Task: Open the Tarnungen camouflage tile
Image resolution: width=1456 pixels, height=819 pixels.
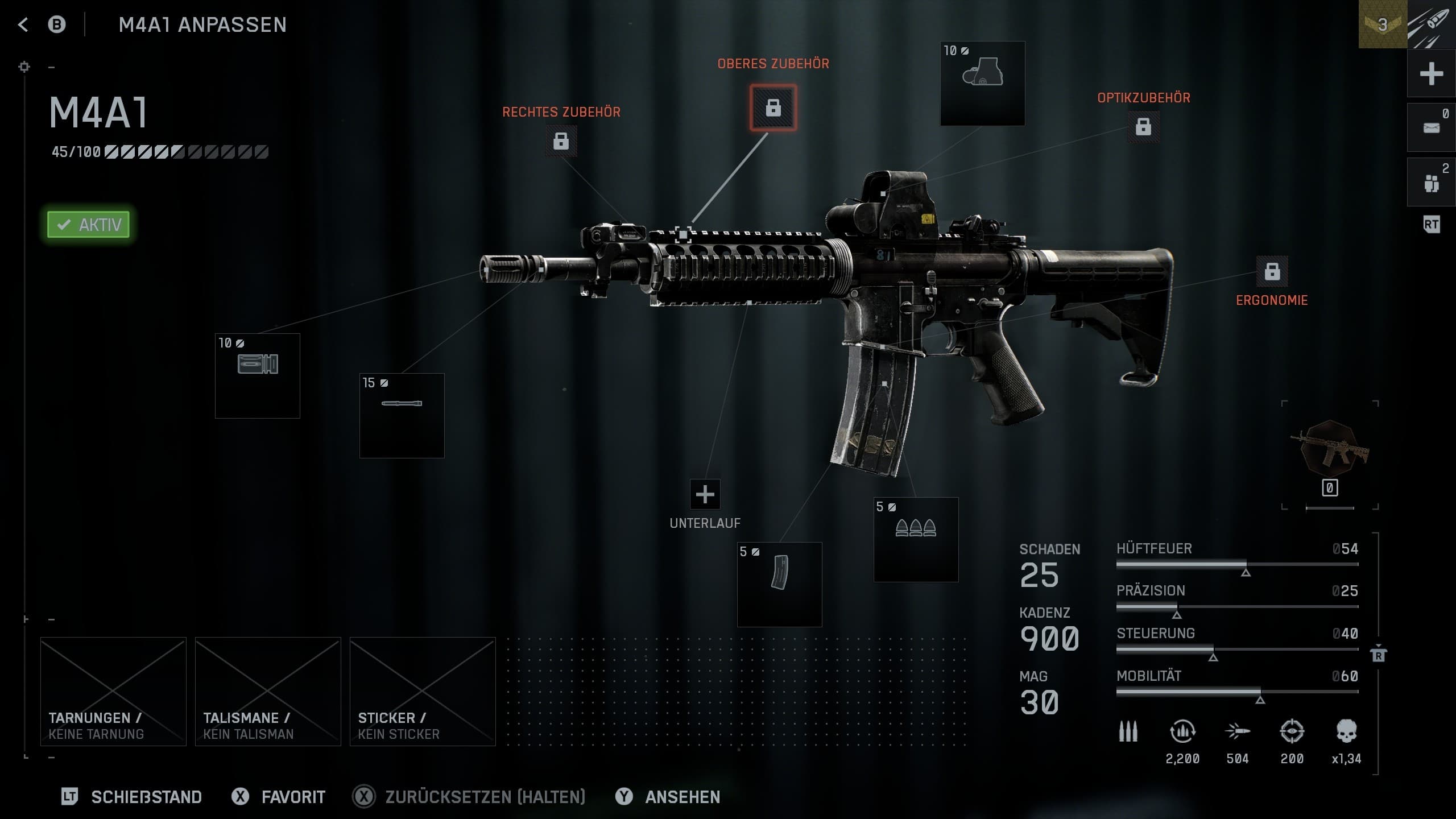Action: pyautogui.click(x=113, y=691)
